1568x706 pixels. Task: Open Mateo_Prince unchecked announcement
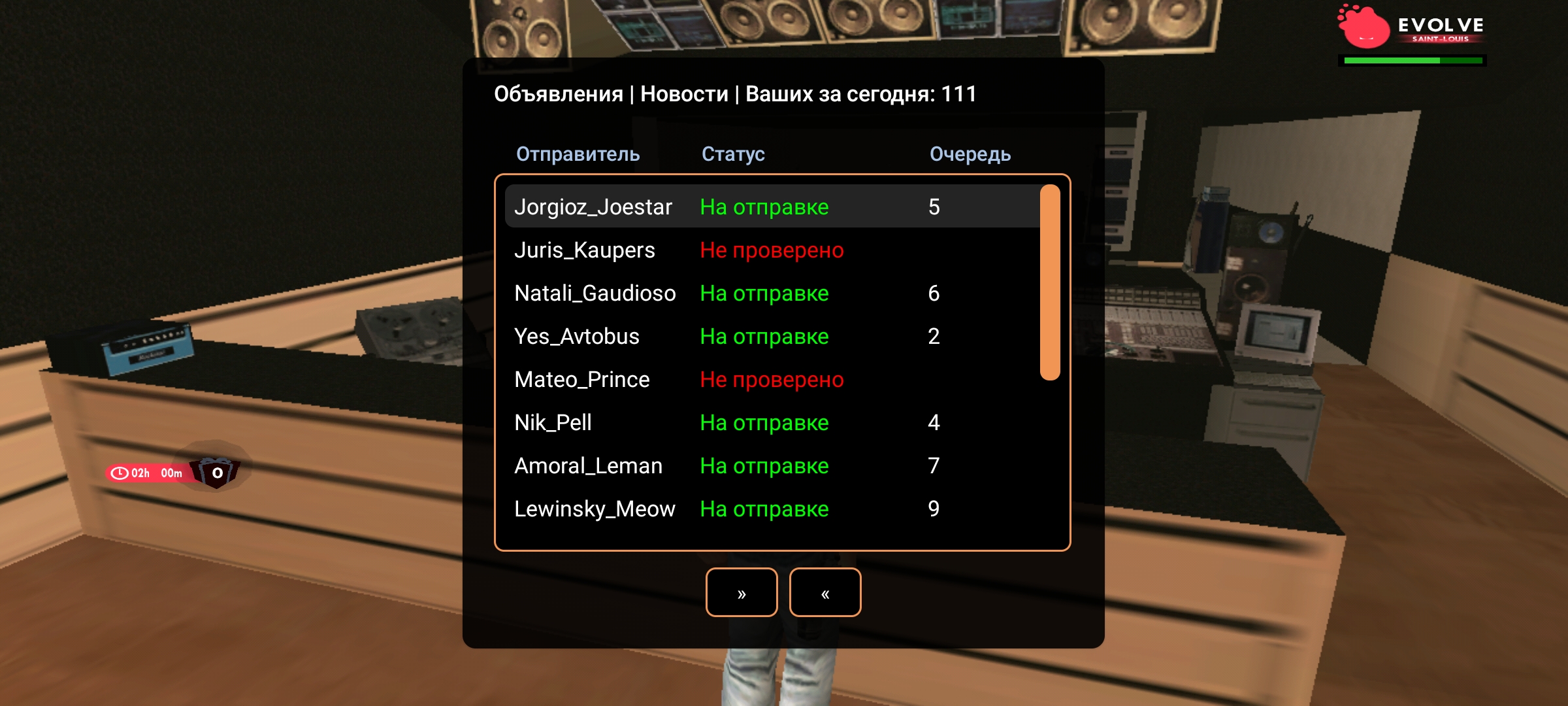click(x=771, y=379)
